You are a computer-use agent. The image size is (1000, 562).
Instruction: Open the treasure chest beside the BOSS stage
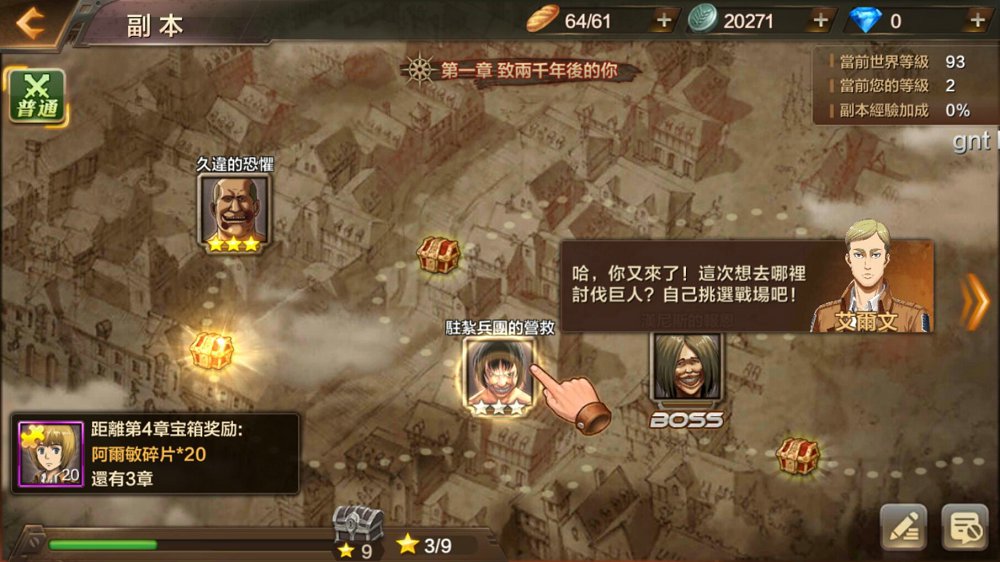(798, 455)
